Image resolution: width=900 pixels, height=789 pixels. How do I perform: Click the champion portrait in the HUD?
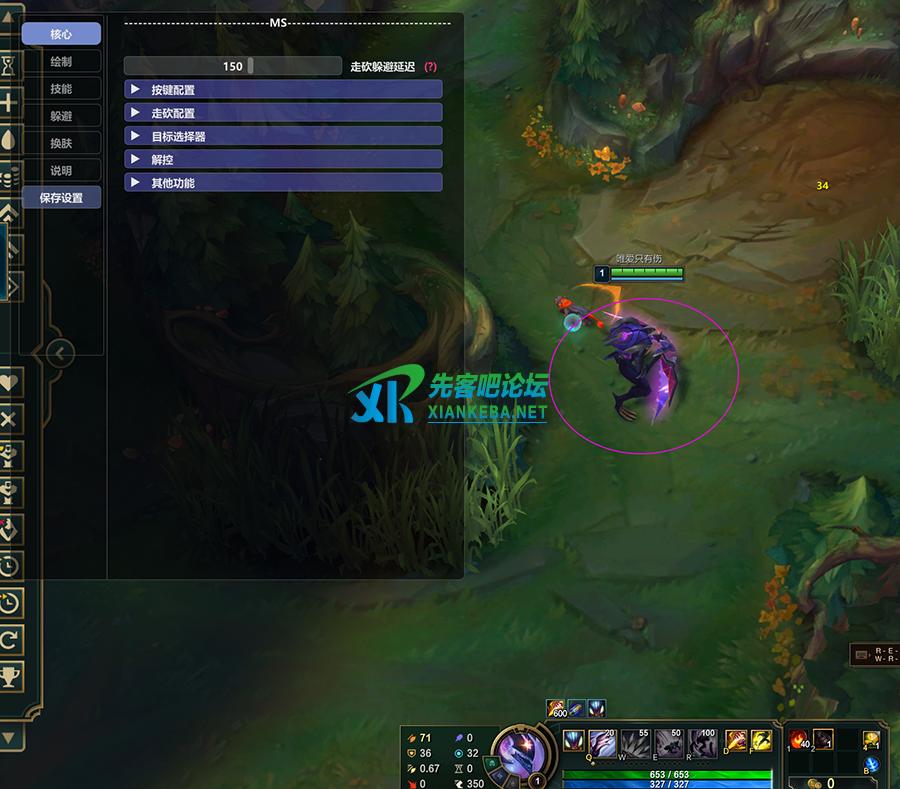[x=522, y=751]
